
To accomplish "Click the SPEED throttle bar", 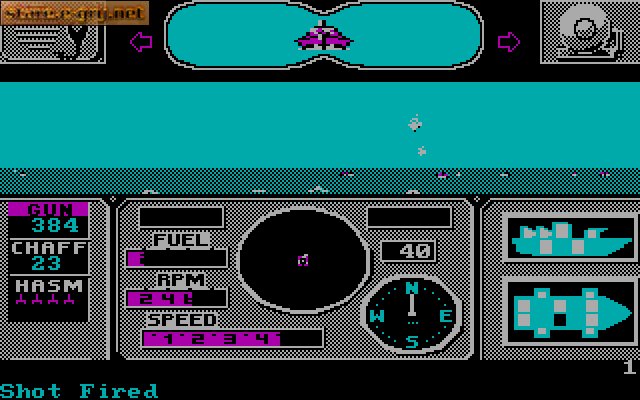I will pos(232,338).
